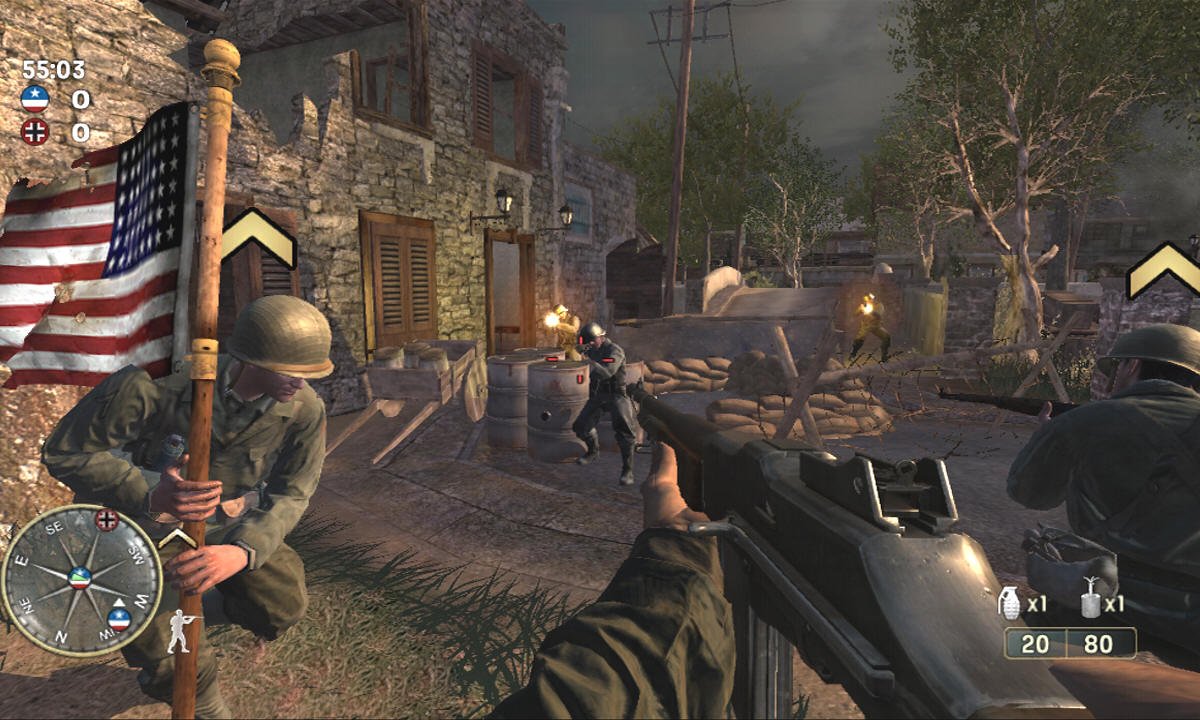Click the German cross team score emblem
Viewport: 1200px width, 720px height.
point(35,131)
